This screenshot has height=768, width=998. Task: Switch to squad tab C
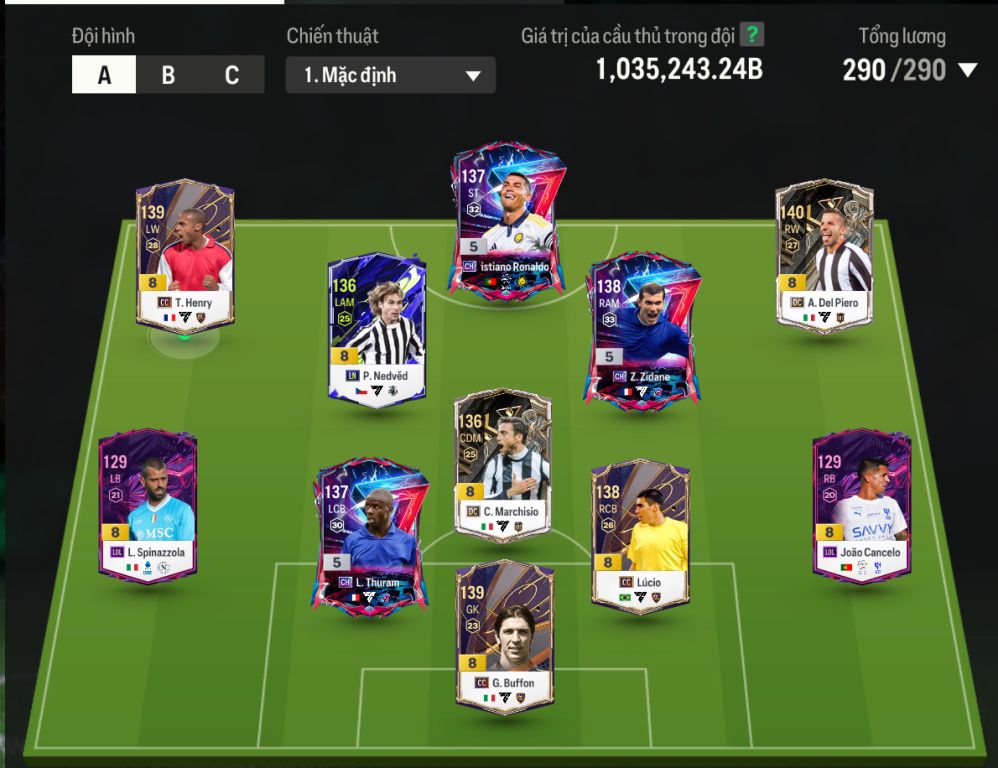232,75
